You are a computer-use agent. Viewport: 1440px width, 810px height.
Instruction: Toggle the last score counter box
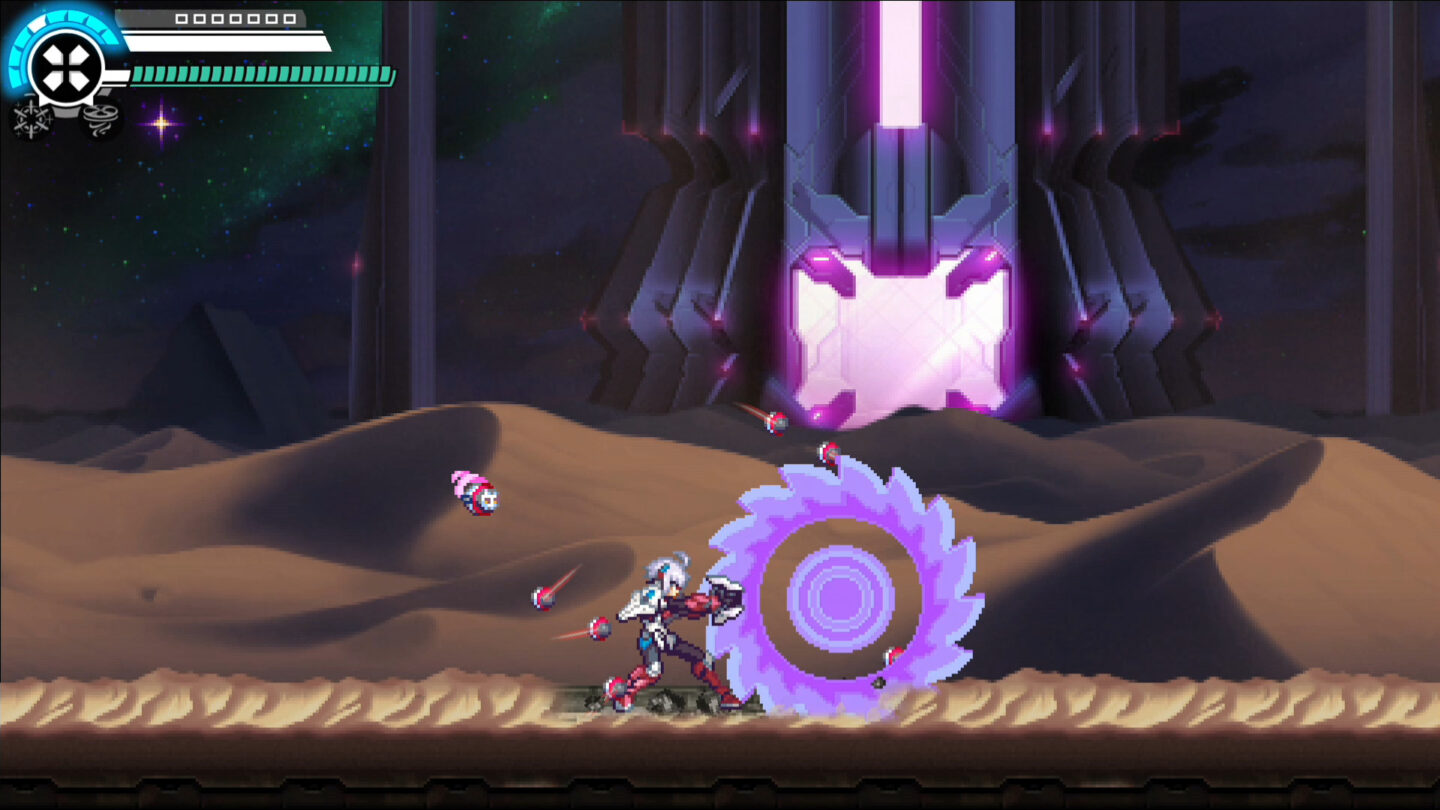tap(289, 19)
